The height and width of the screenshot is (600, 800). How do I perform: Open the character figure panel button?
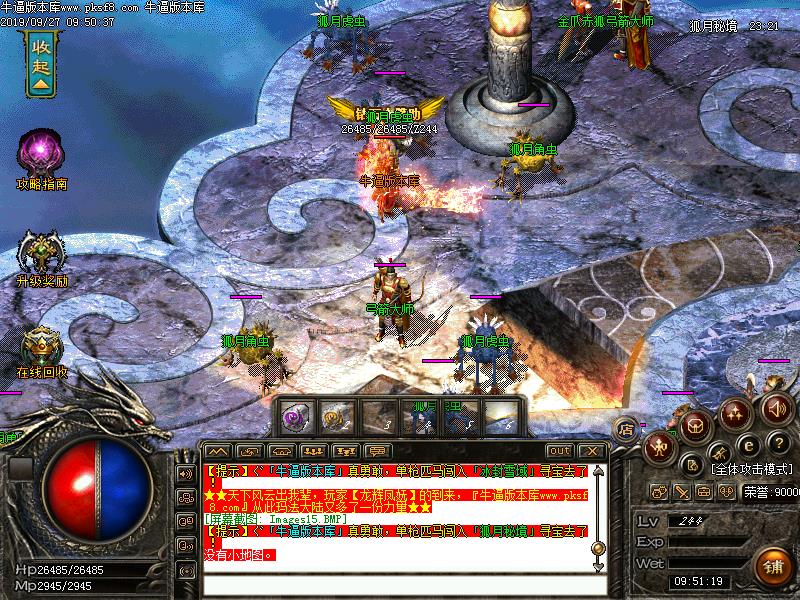click(658, 447)
